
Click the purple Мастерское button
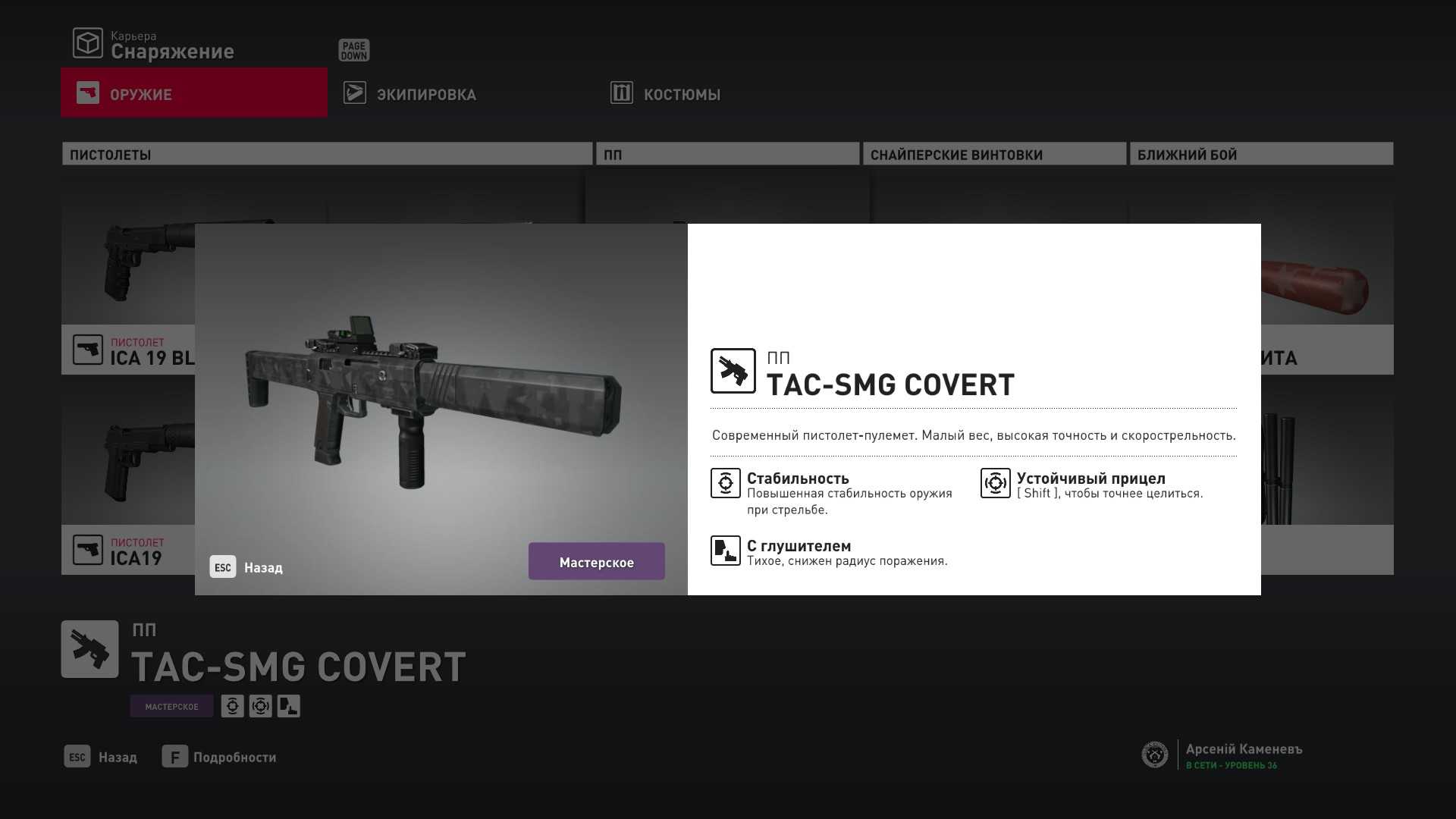tap(596, 562)
